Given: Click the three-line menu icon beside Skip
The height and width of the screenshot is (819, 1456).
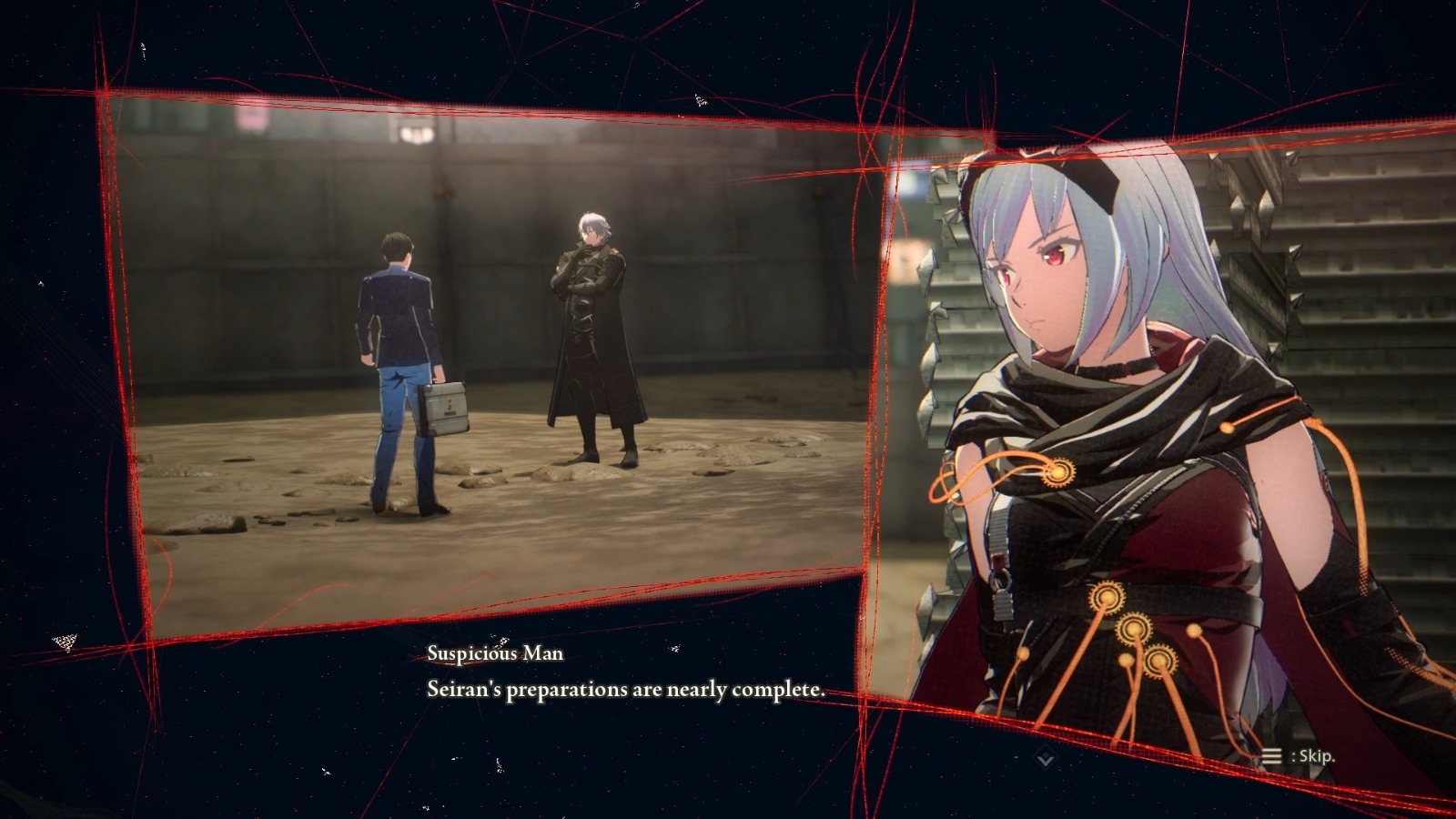Looking at the screenshot, I should (x=1271, y=756).
